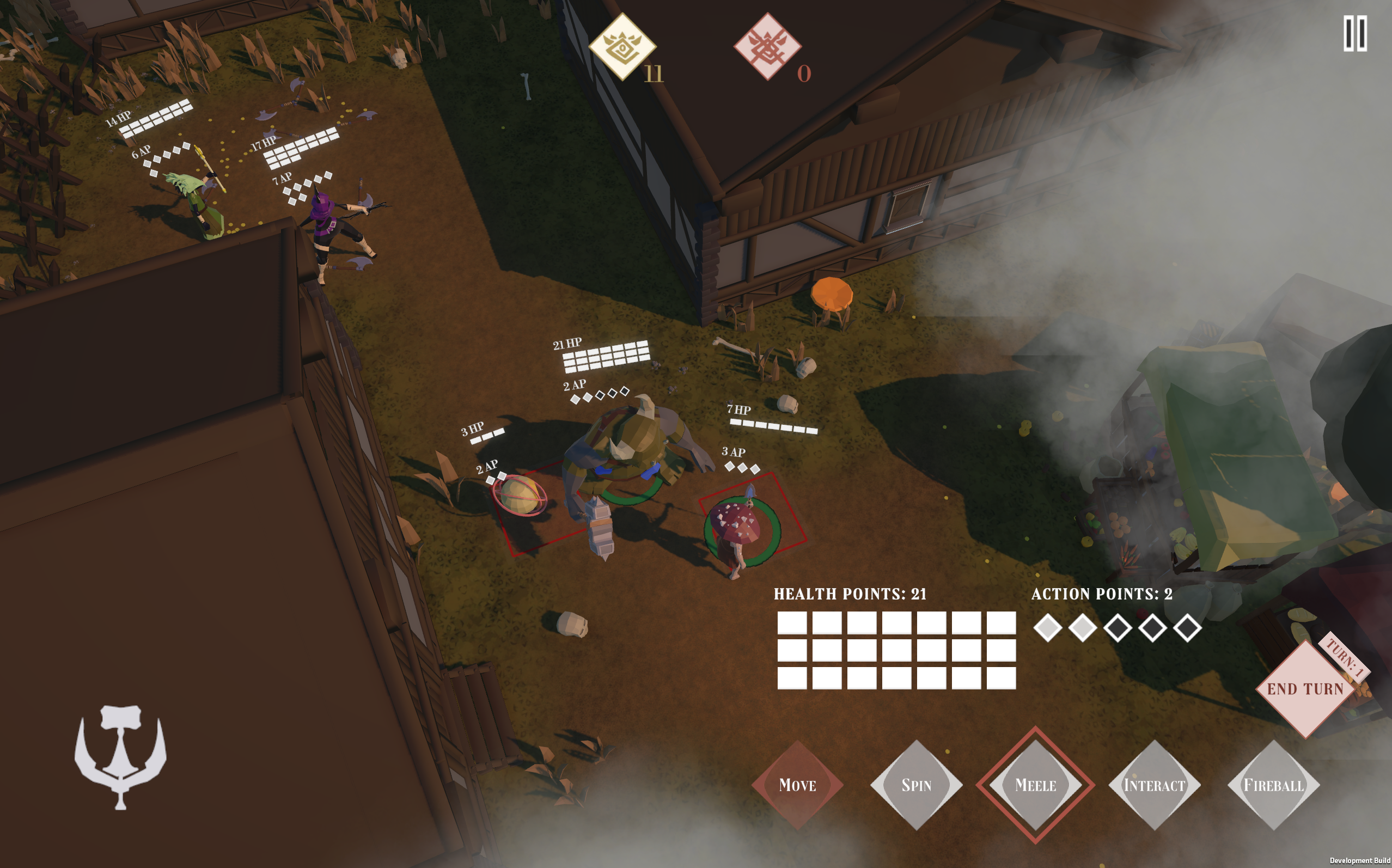
Task: Choose the Meele attack
Action: [1035, 785]
